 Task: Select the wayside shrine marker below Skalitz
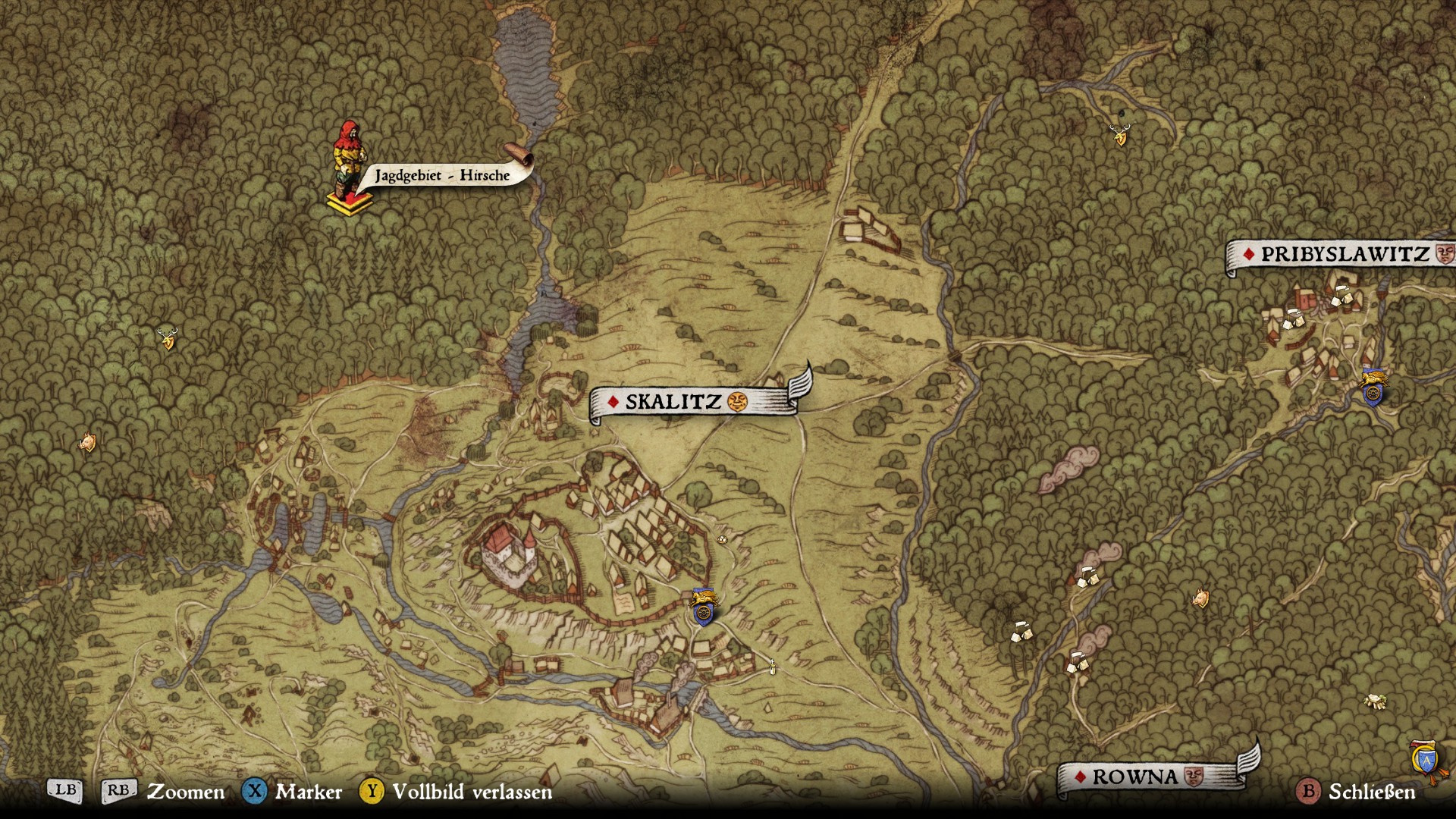772,667
